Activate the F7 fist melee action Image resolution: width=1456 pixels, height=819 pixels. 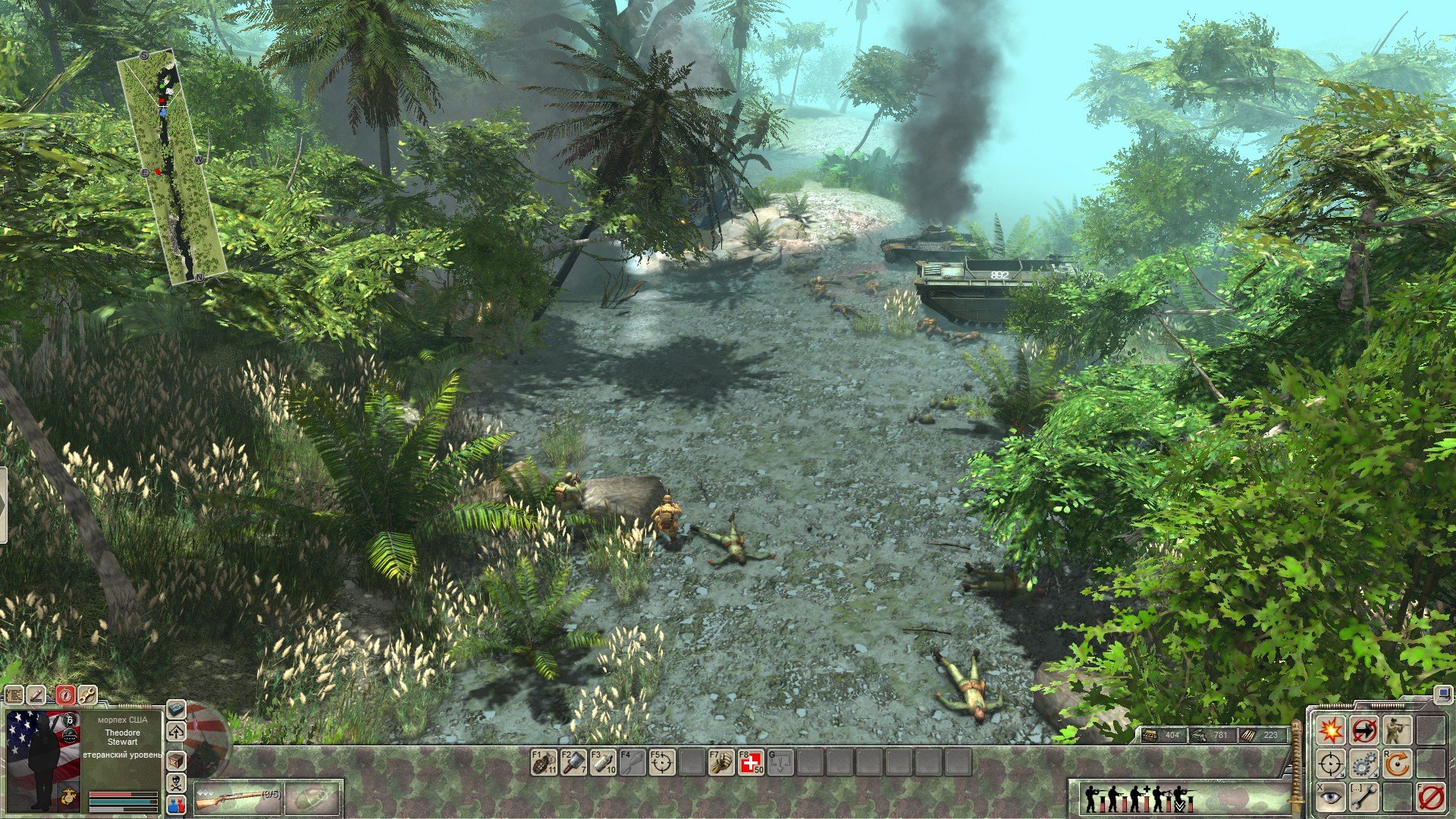720,761
